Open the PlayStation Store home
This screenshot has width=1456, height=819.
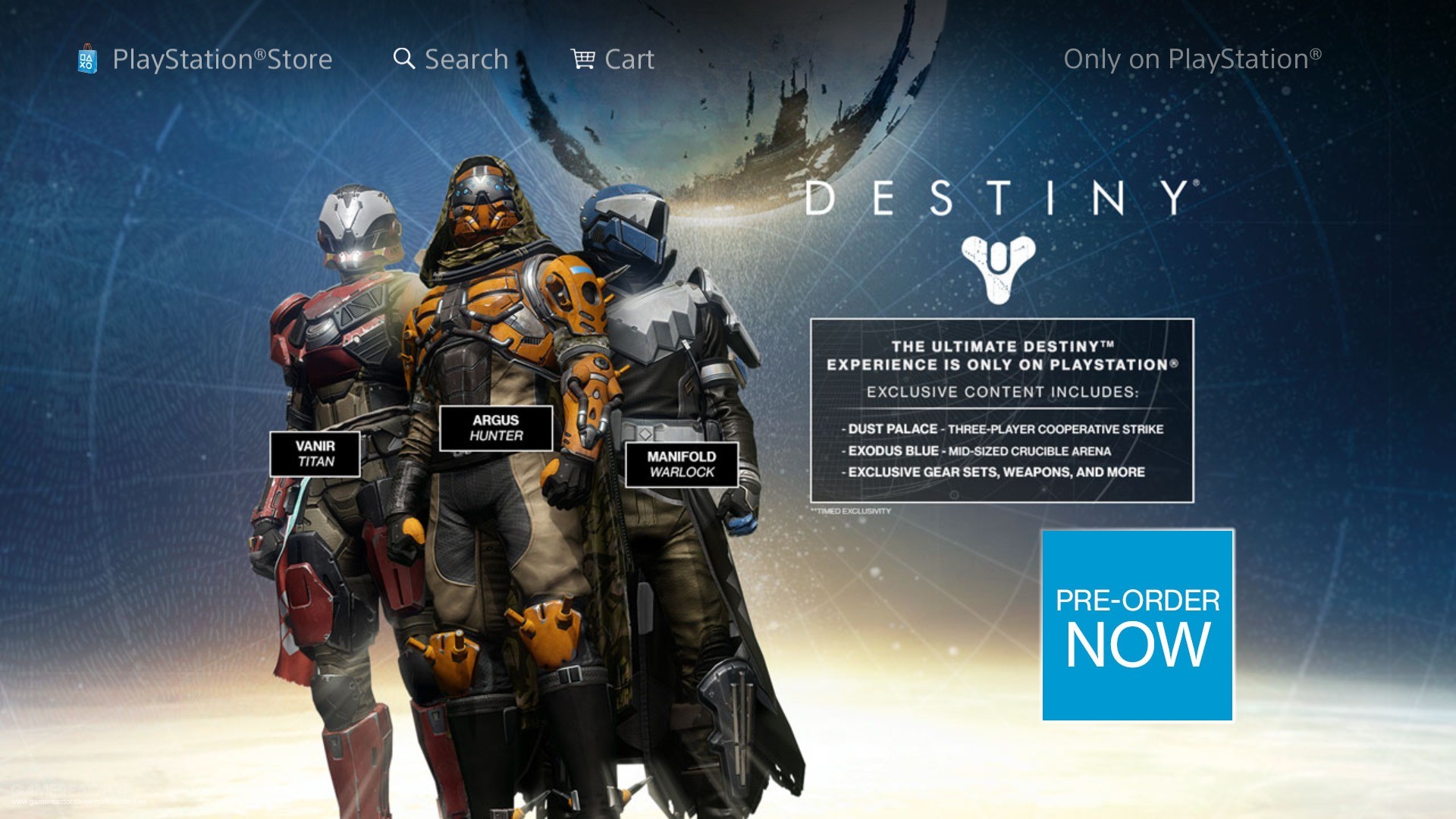point(205,59)
